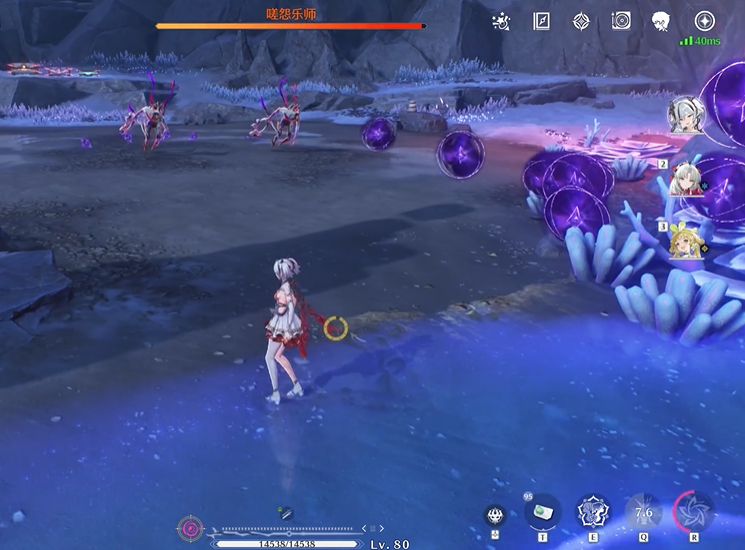Switch to the blonde character in slot 3

click(685, 241)
